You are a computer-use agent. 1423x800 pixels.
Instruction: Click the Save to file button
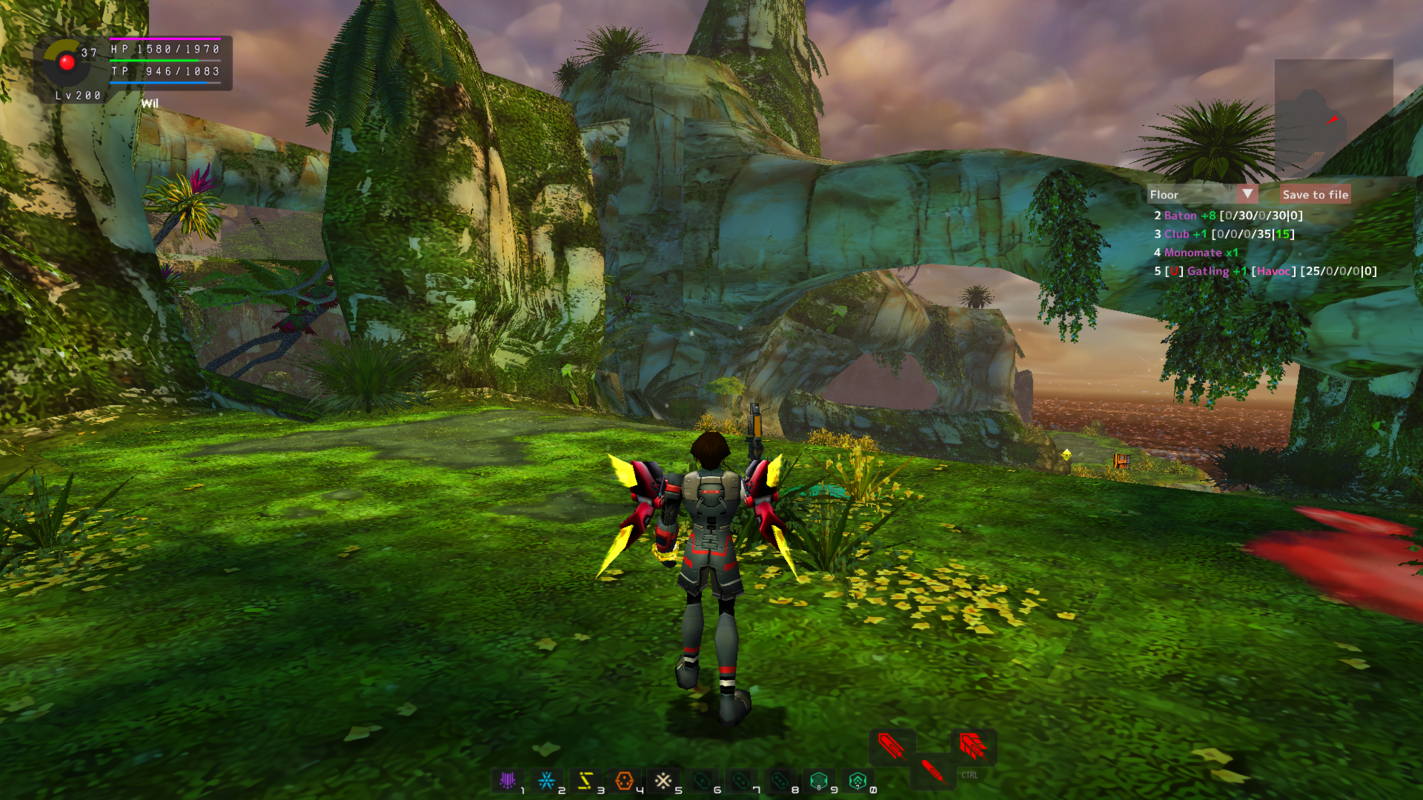point(1315,195)
